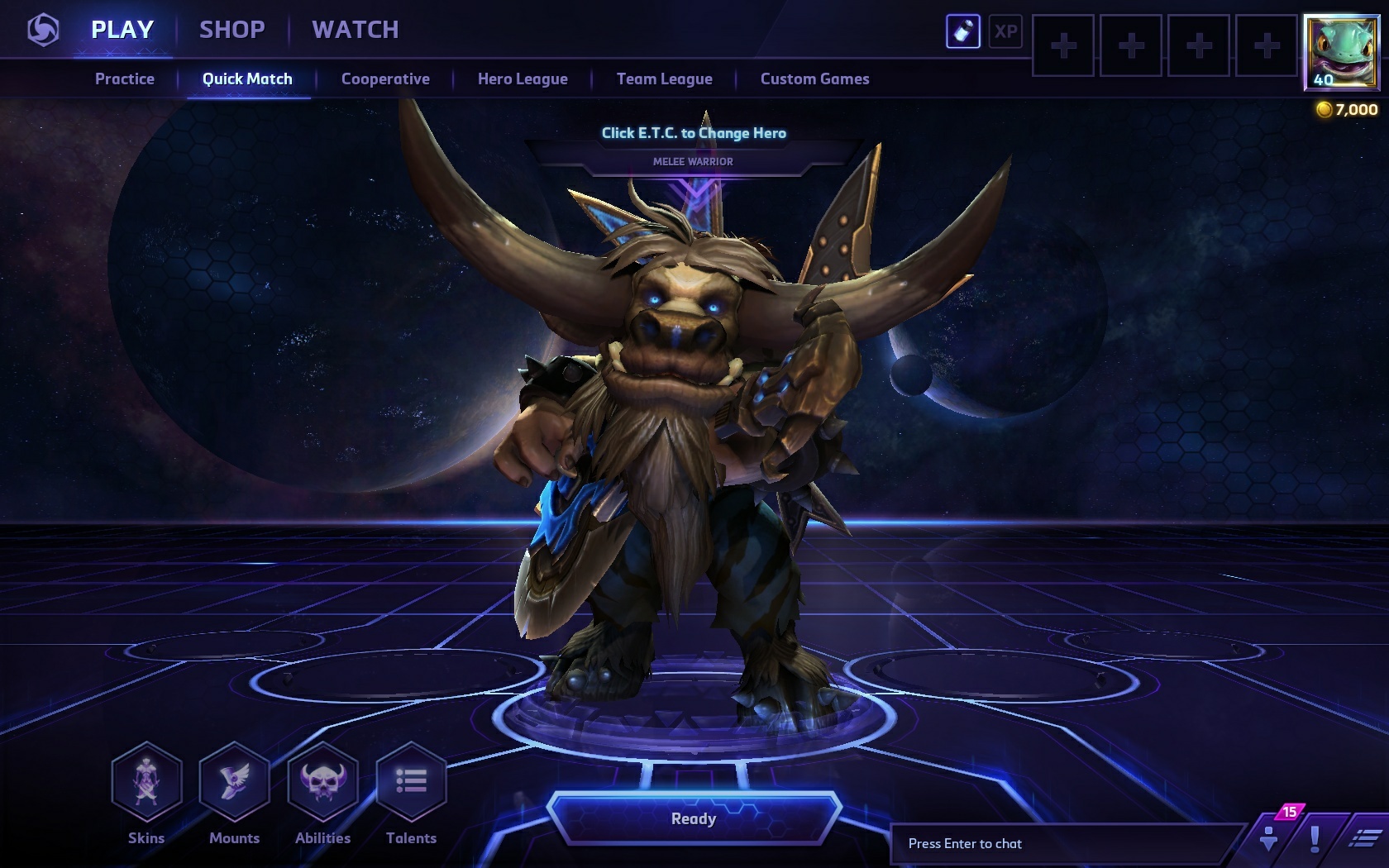Click the Ready button
The width and height of the screenshot is (1389, 868).
point(694,818)
